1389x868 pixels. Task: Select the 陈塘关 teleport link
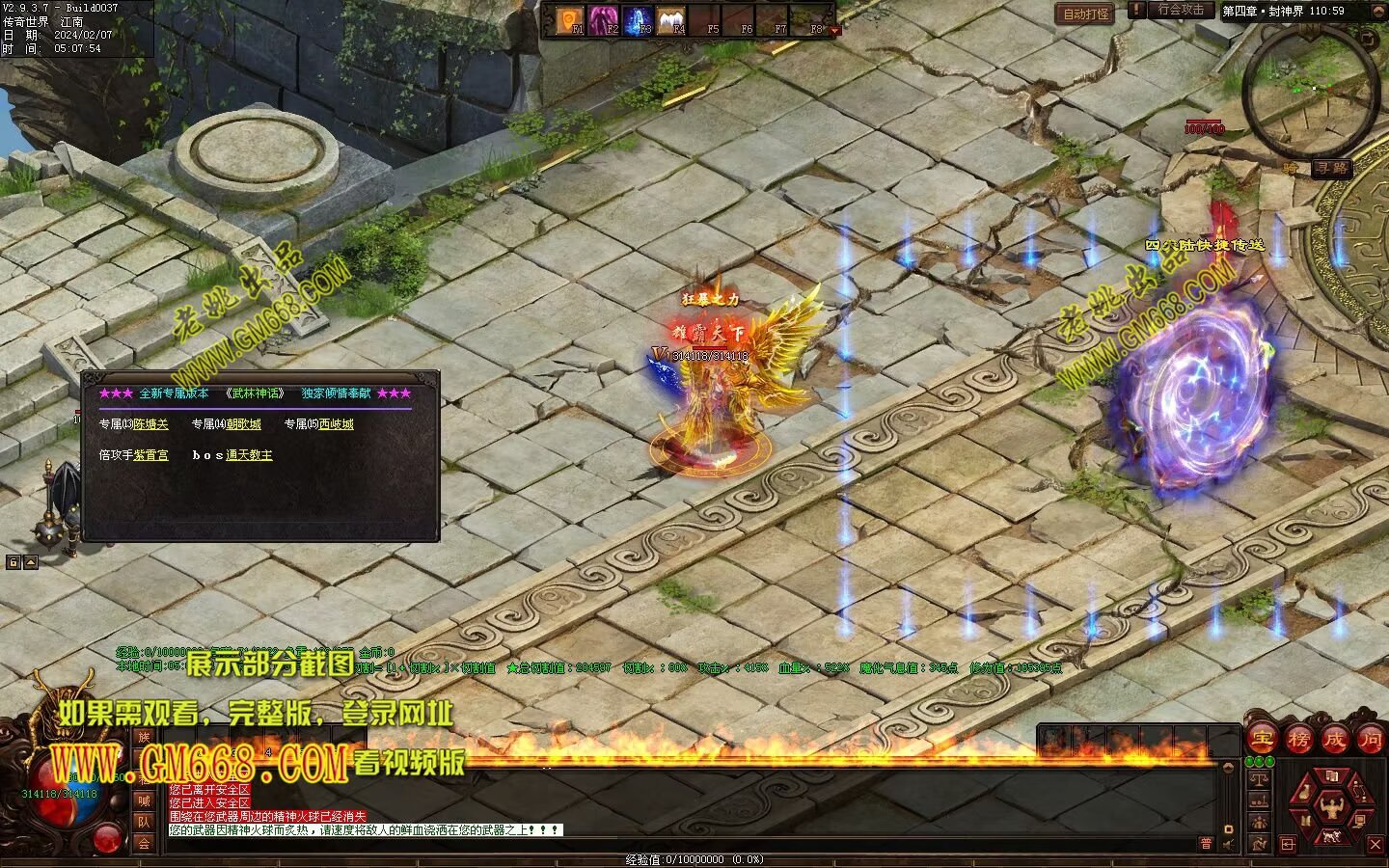151,424
